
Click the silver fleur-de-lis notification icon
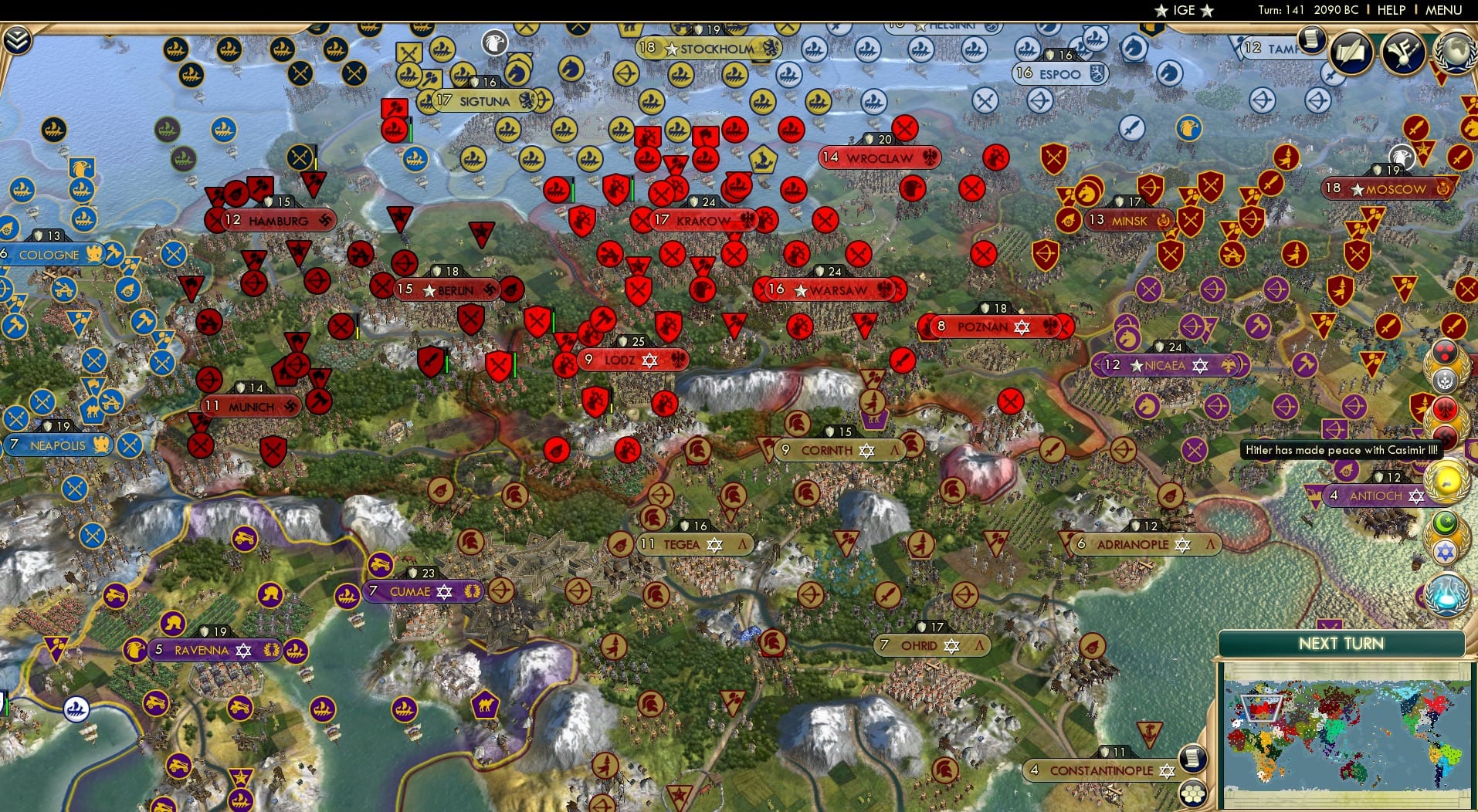tap(1446, 379)
